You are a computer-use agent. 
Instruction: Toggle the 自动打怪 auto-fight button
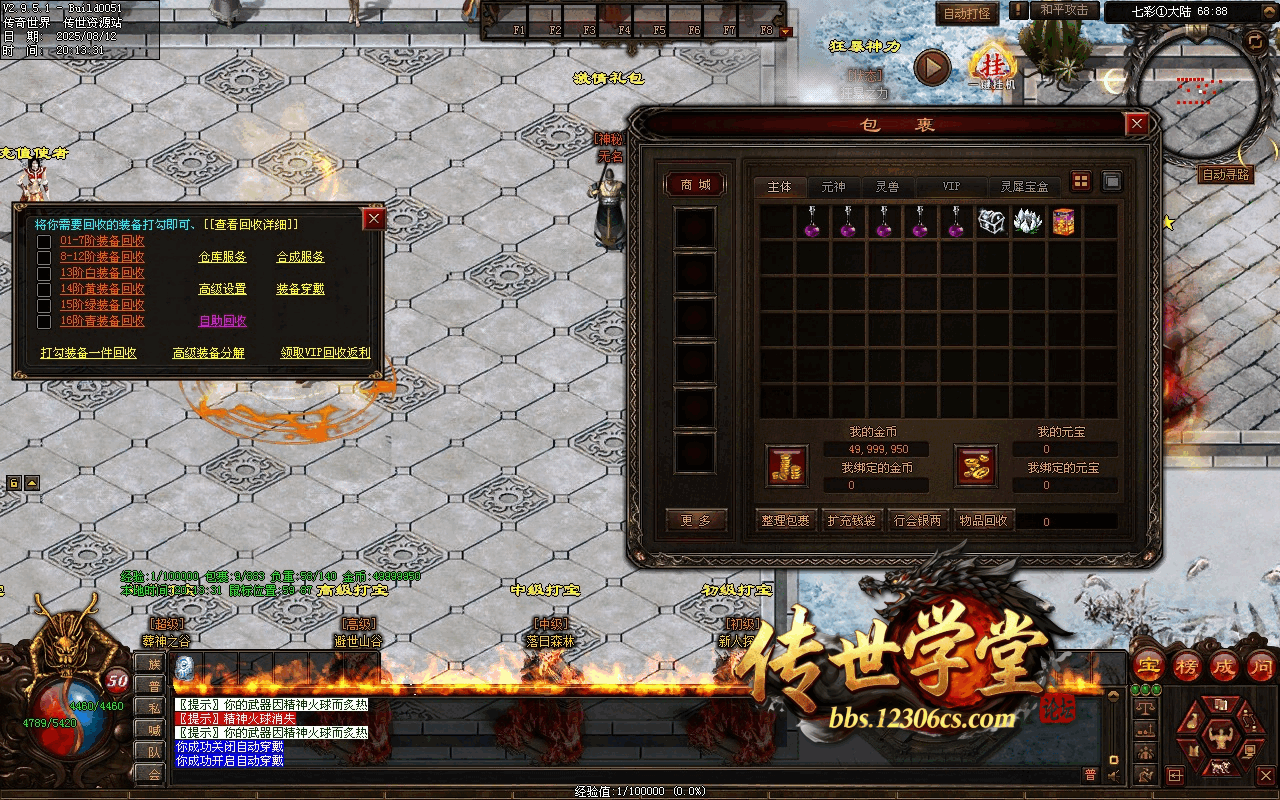pos(967,14)
